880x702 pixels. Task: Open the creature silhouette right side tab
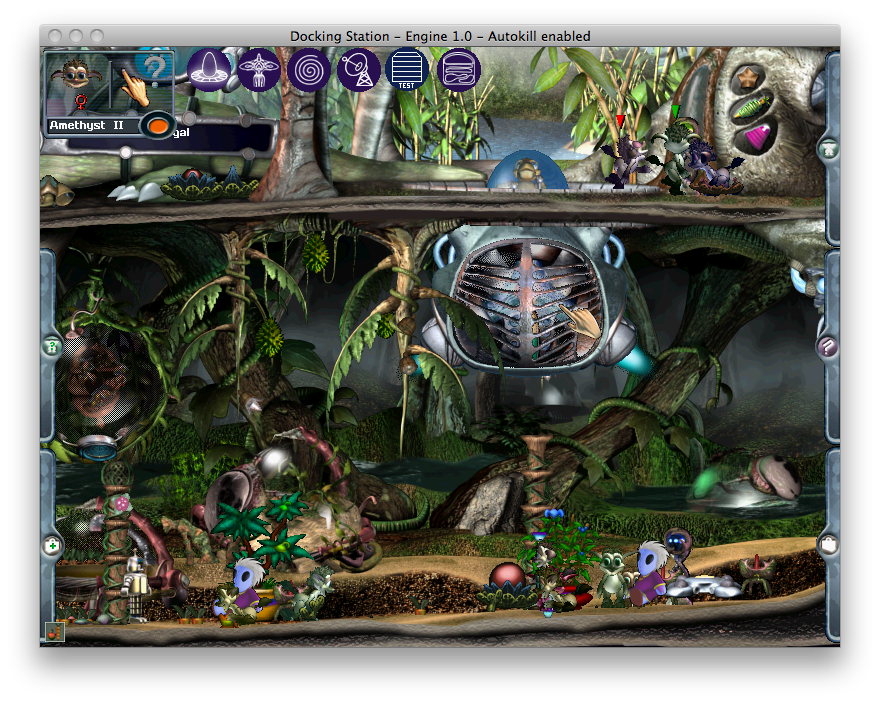(827, 150)
